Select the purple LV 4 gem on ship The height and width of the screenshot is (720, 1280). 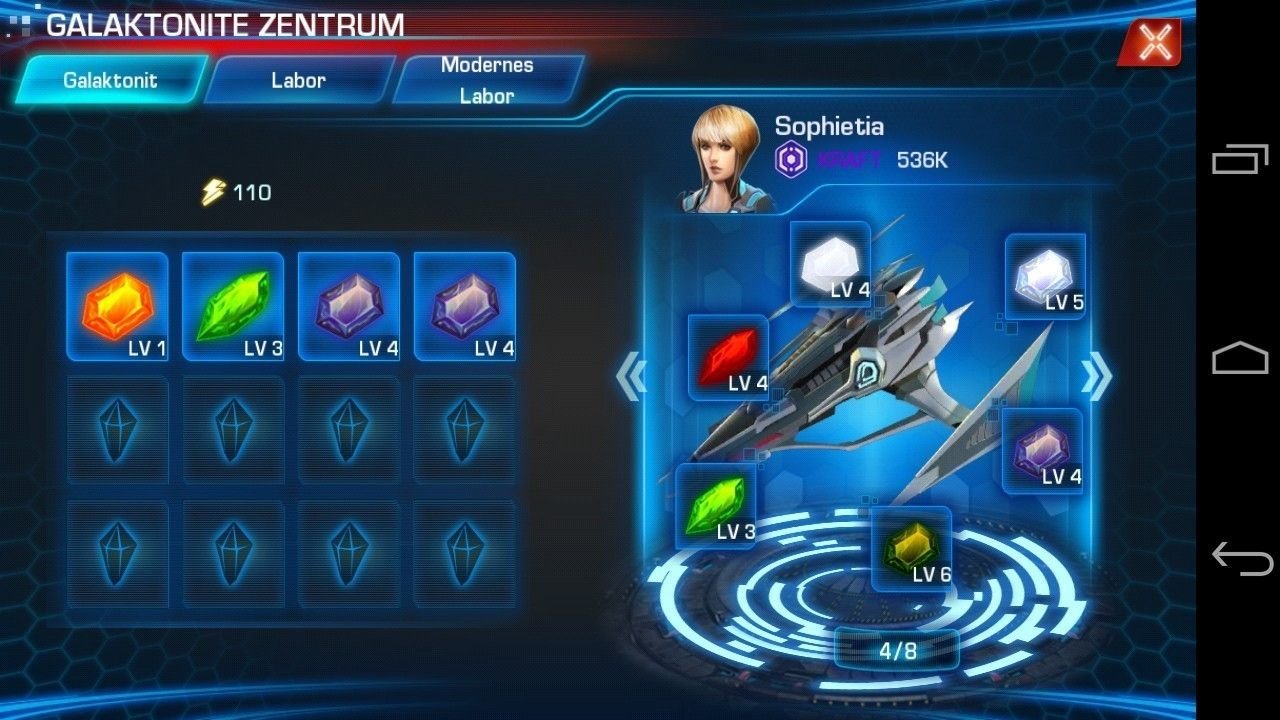coord(1042,451)
